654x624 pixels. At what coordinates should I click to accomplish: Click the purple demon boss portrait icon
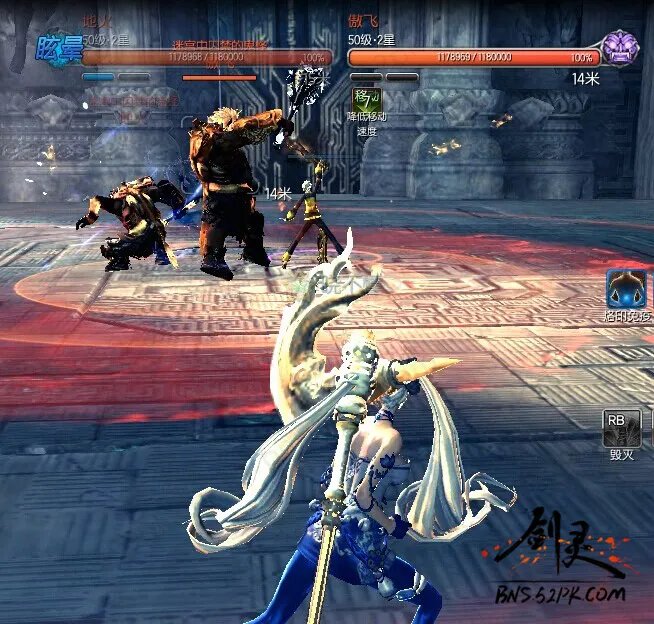pos(620,48)
